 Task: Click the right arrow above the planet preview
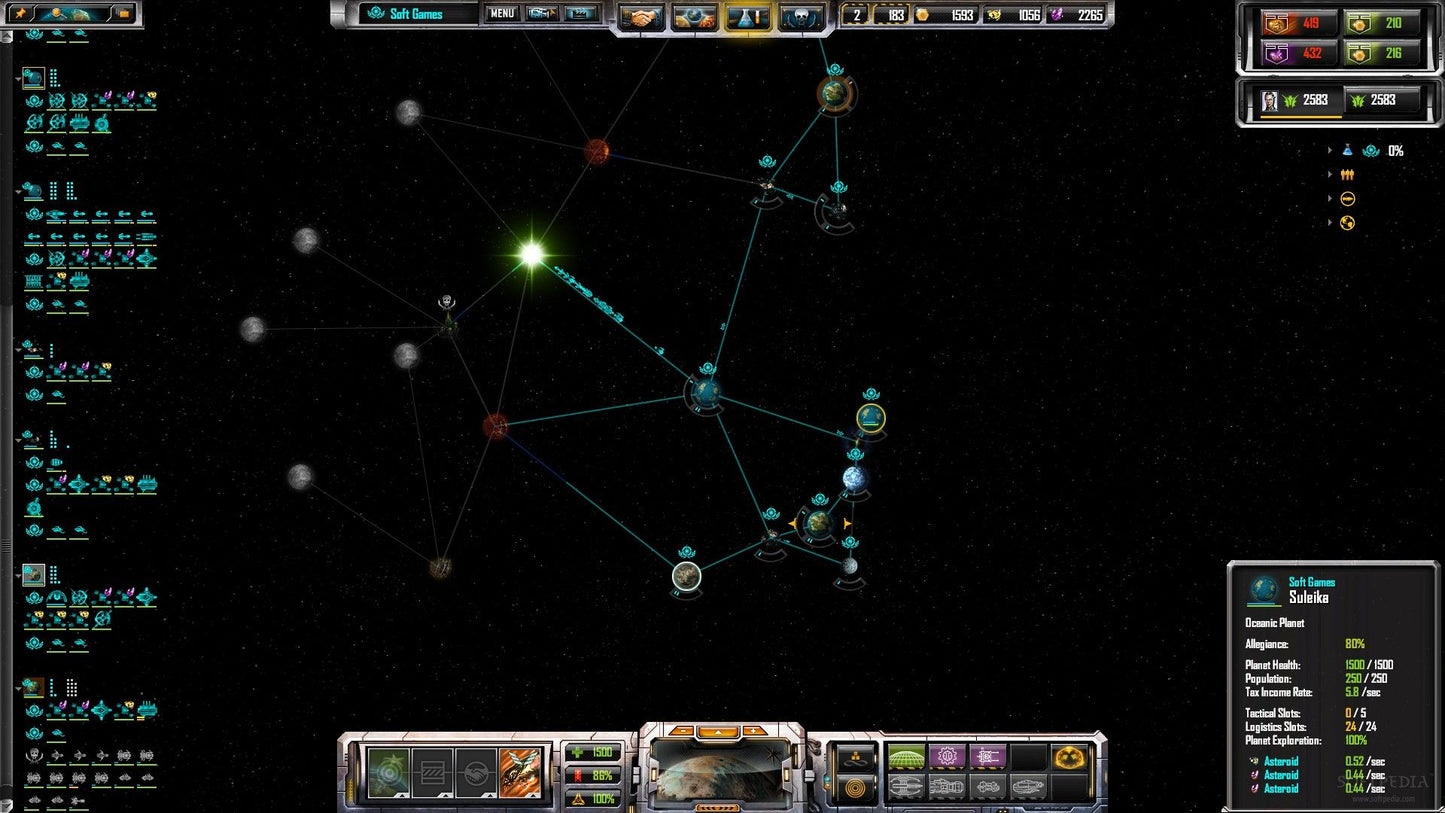[752, 730]
